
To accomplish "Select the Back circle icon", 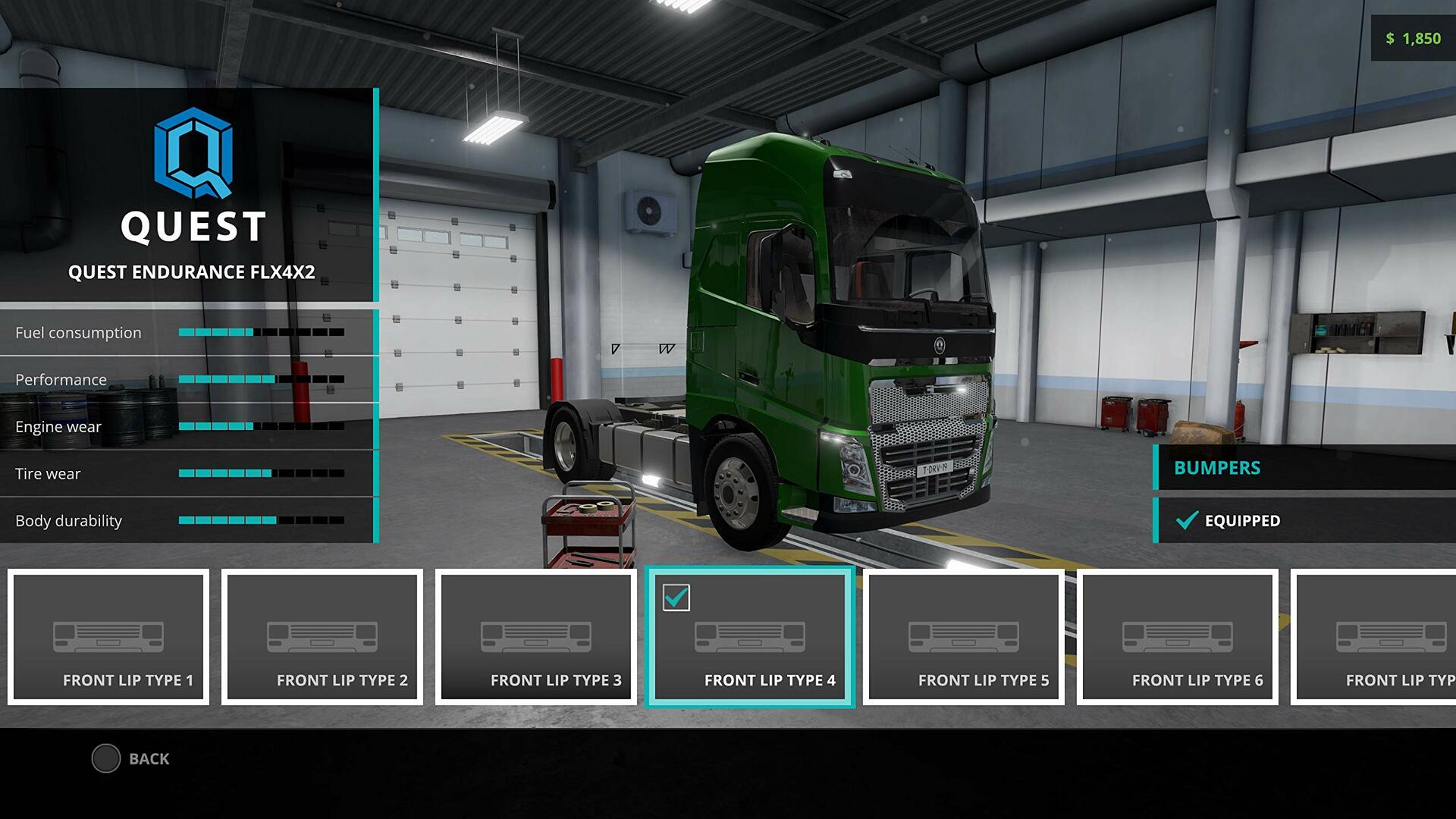I will [106, 758].
